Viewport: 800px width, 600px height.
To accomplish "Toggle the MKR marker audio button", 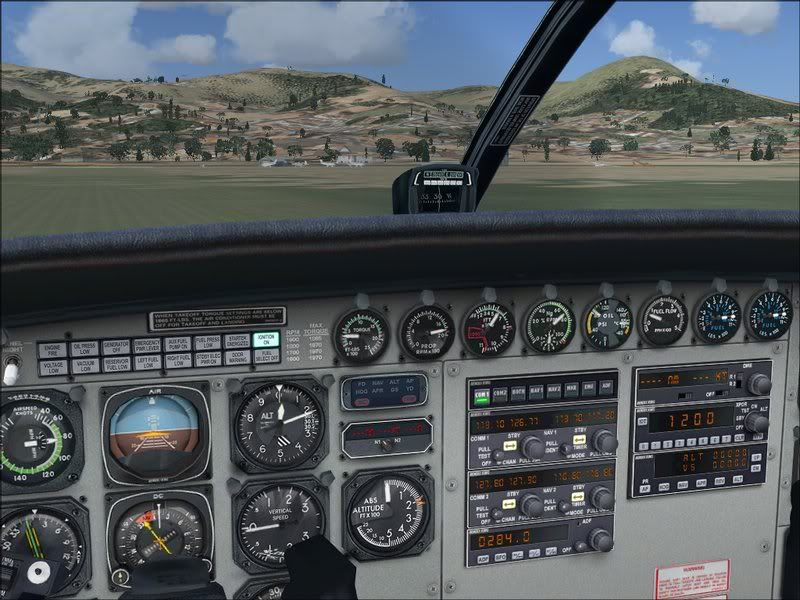I will (573, 388).
